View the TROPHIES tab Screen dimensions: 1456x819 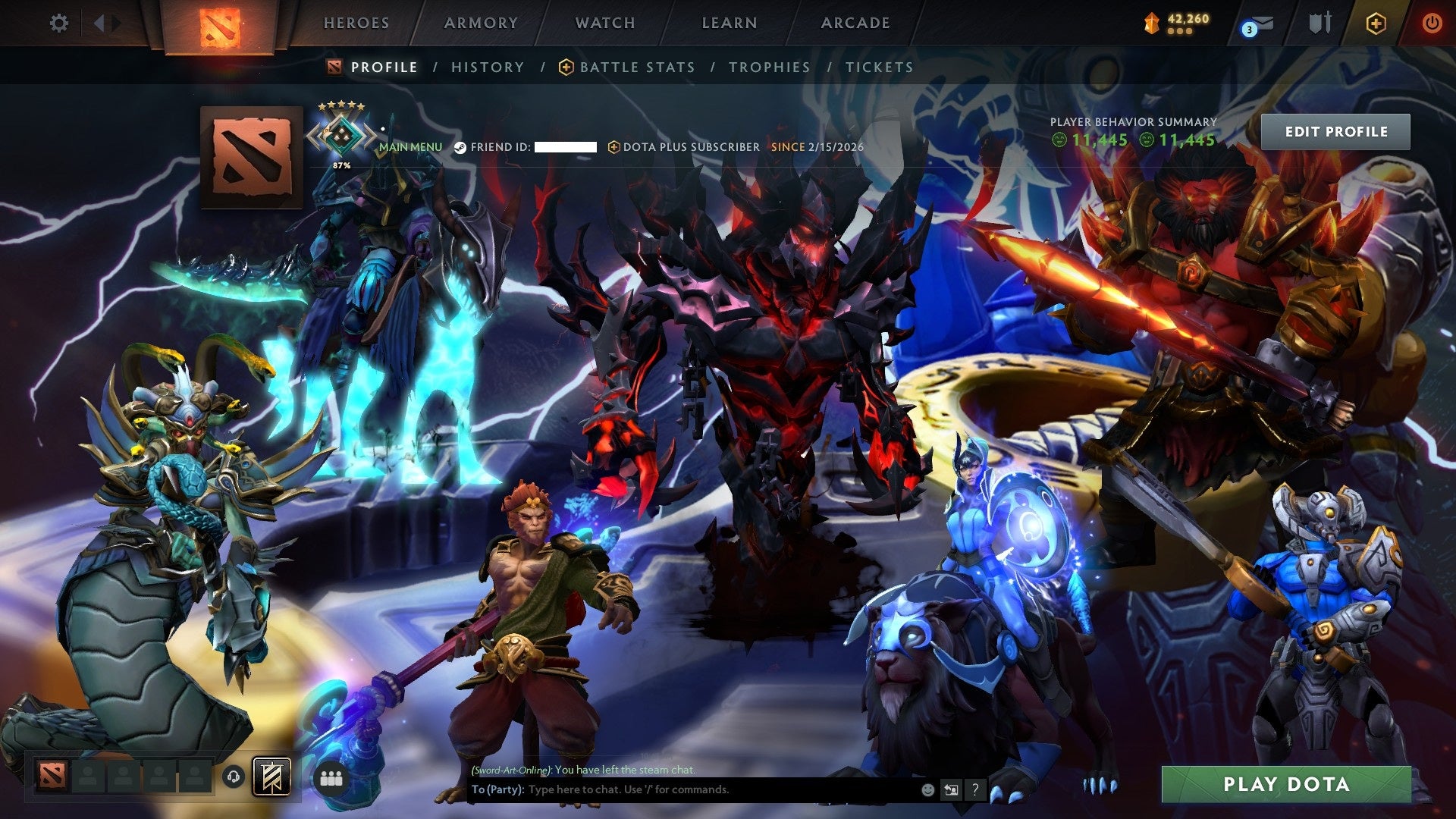point(769,67)
